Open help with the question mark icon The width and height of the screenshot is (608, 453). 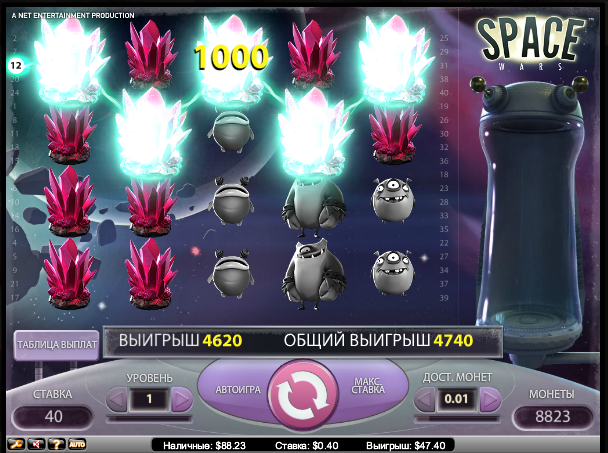click(x=56, y=443)
